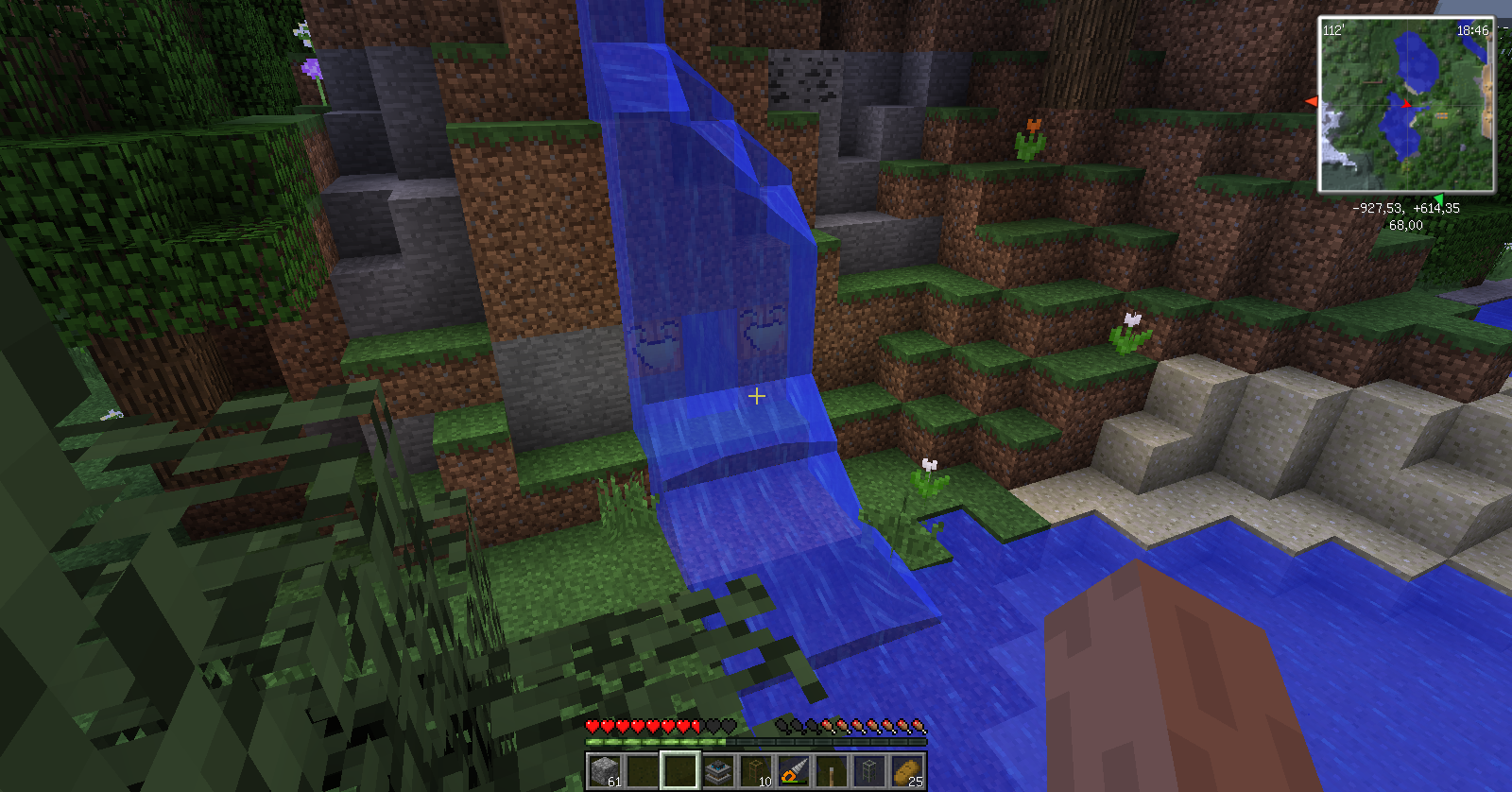Pick the wooden scaffold stack of 10
This screenshot has height=792, width=1512.
click(755, 771)
